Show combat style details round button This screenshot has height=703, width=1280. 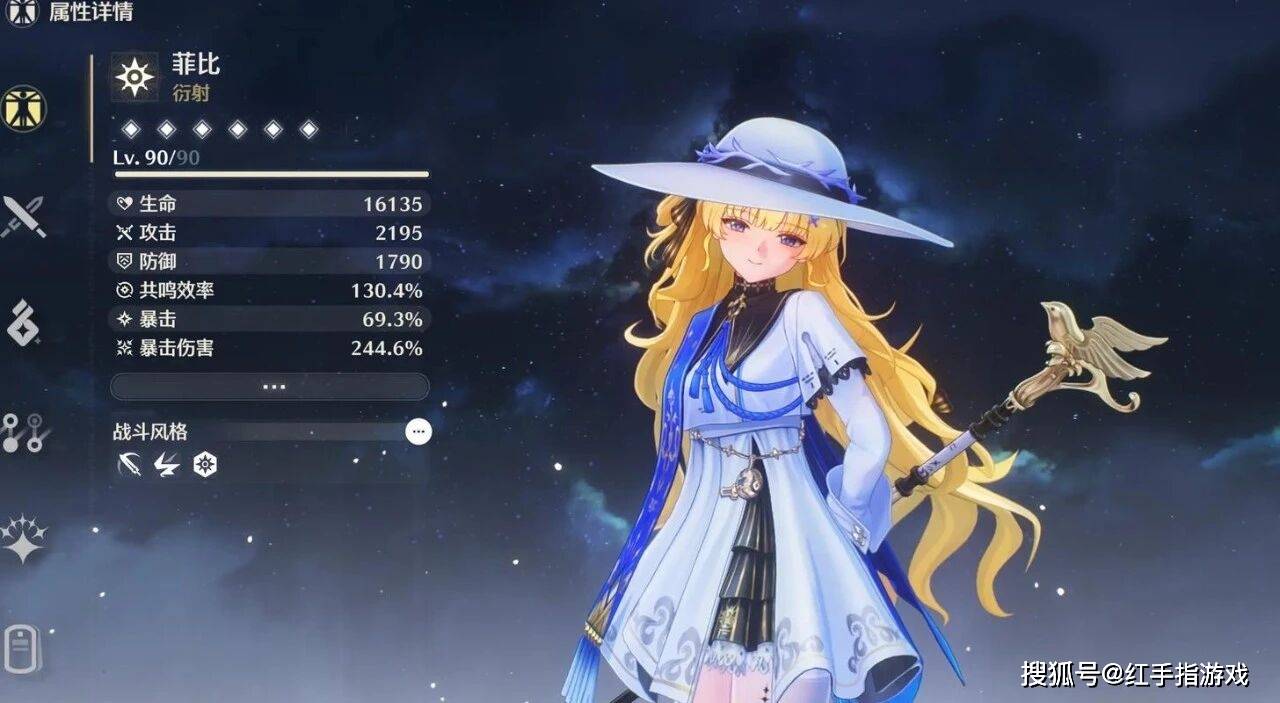pyautogui.click(x=419, y=432)
